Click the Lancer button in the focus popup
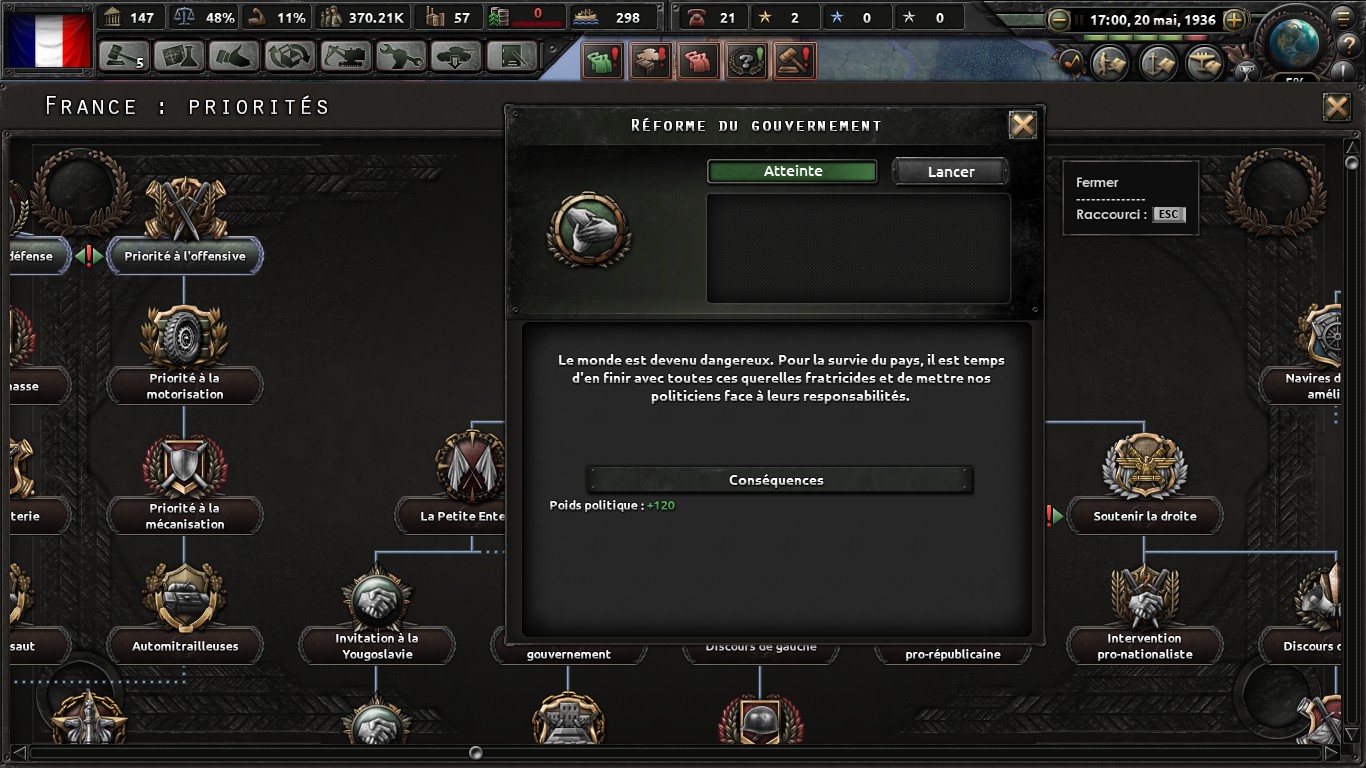This screenshot has height=768, width=1366. pyautogui.click(x=950, y=172)
